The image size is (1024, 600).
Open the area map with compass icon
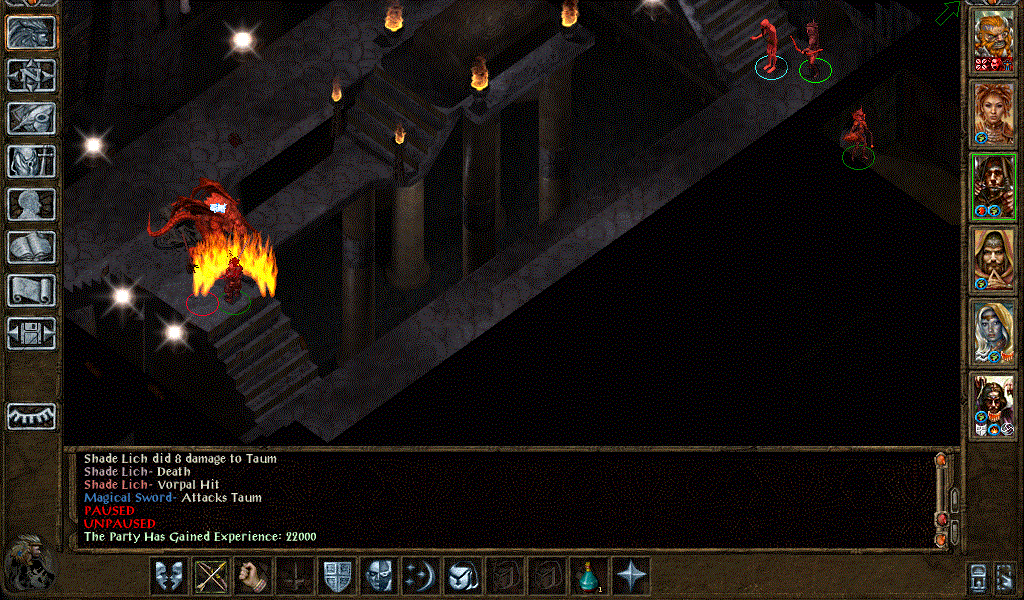coord(31,75)
